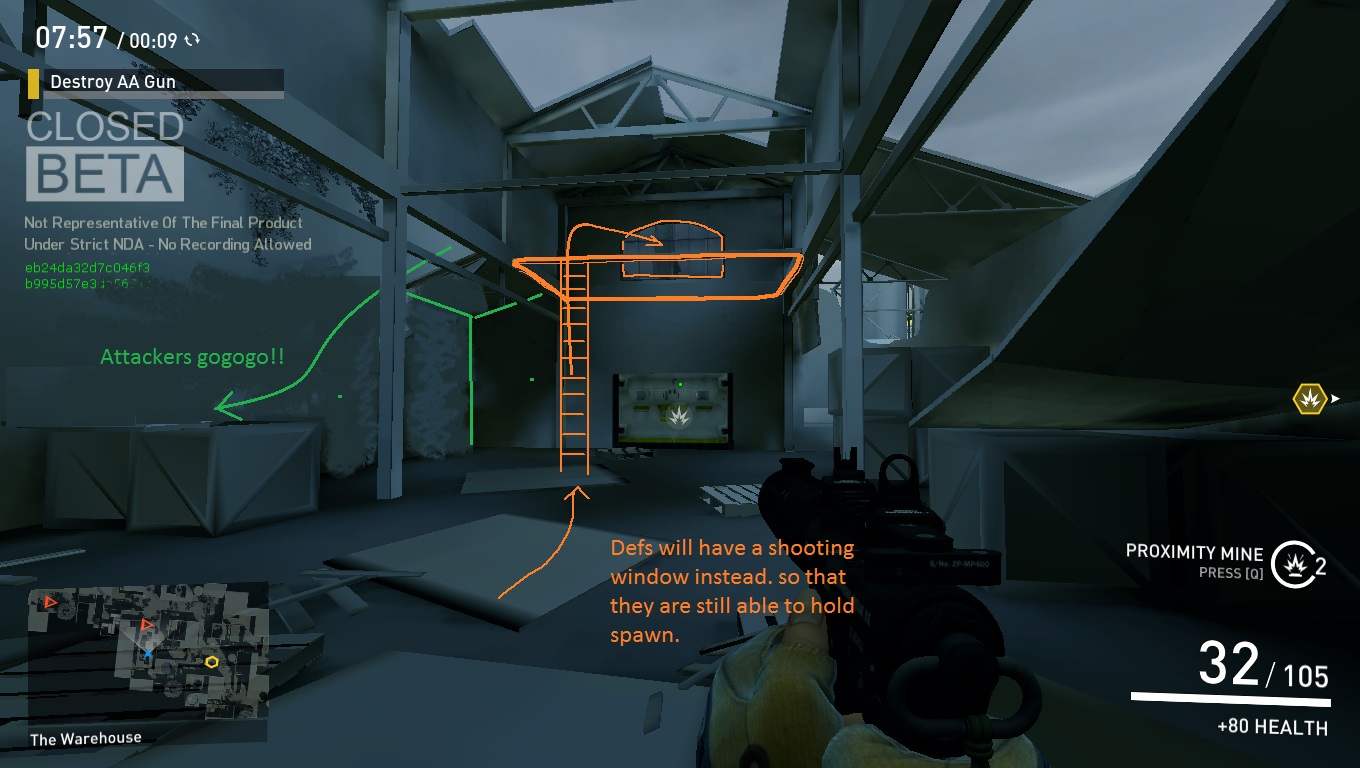Select the Destroy AA Gun objective tracker
The width and height of the screenshot is (1360, 768).
pyautogui.click(x=155, y=83)
